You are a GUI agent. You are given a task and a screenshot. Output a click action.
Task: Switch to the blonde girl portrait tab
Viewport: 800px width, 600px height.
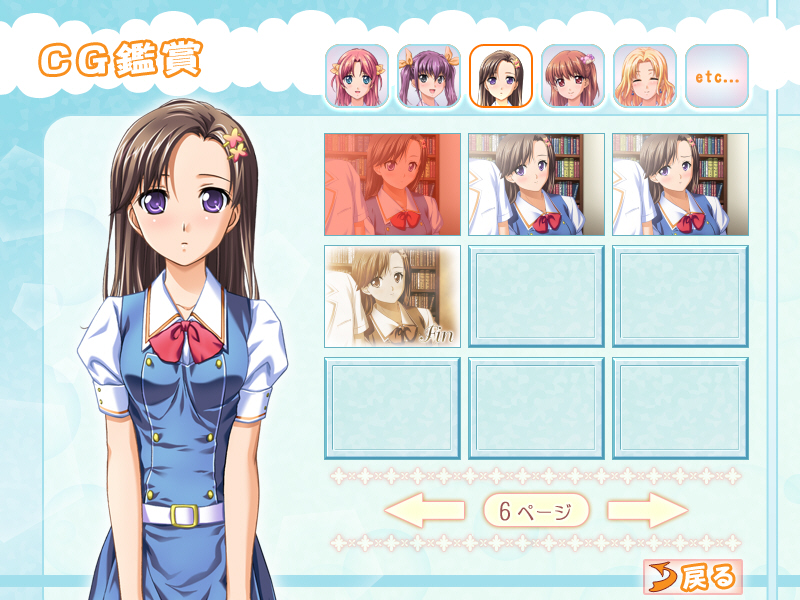(x=644, y=76)
